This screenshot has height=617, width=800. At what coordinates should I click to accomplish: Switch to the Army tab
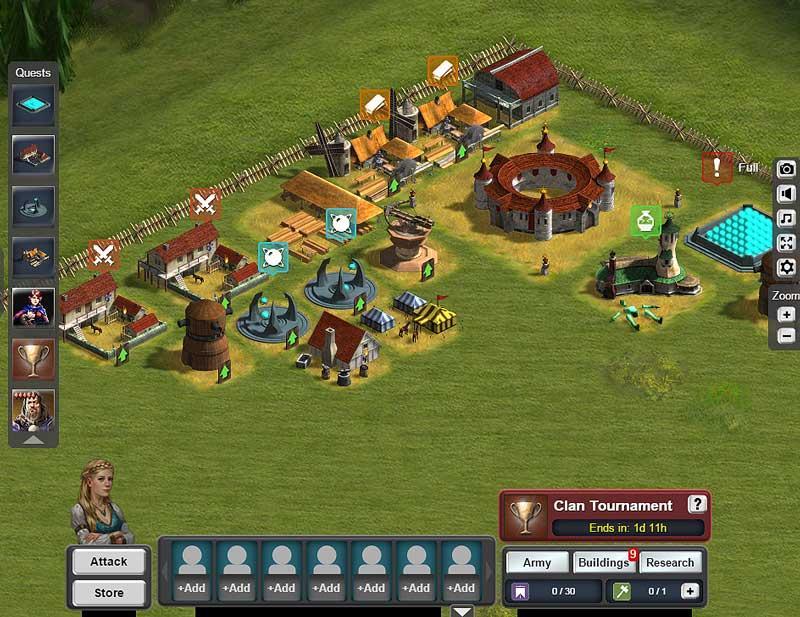pos(537,562)
